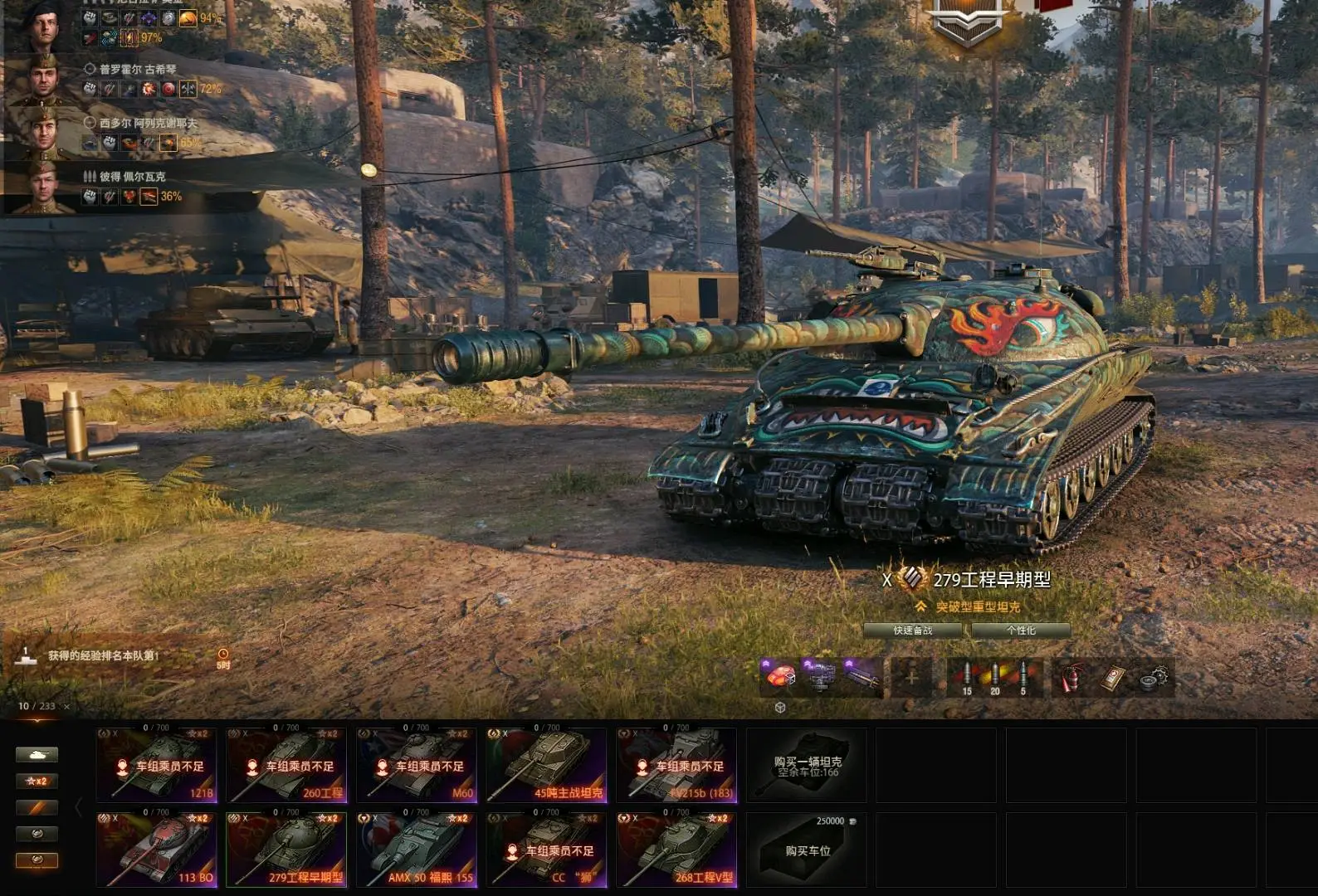Select the 121B tank in the carousel
The image size is (1318, 896).
(157, 766)
